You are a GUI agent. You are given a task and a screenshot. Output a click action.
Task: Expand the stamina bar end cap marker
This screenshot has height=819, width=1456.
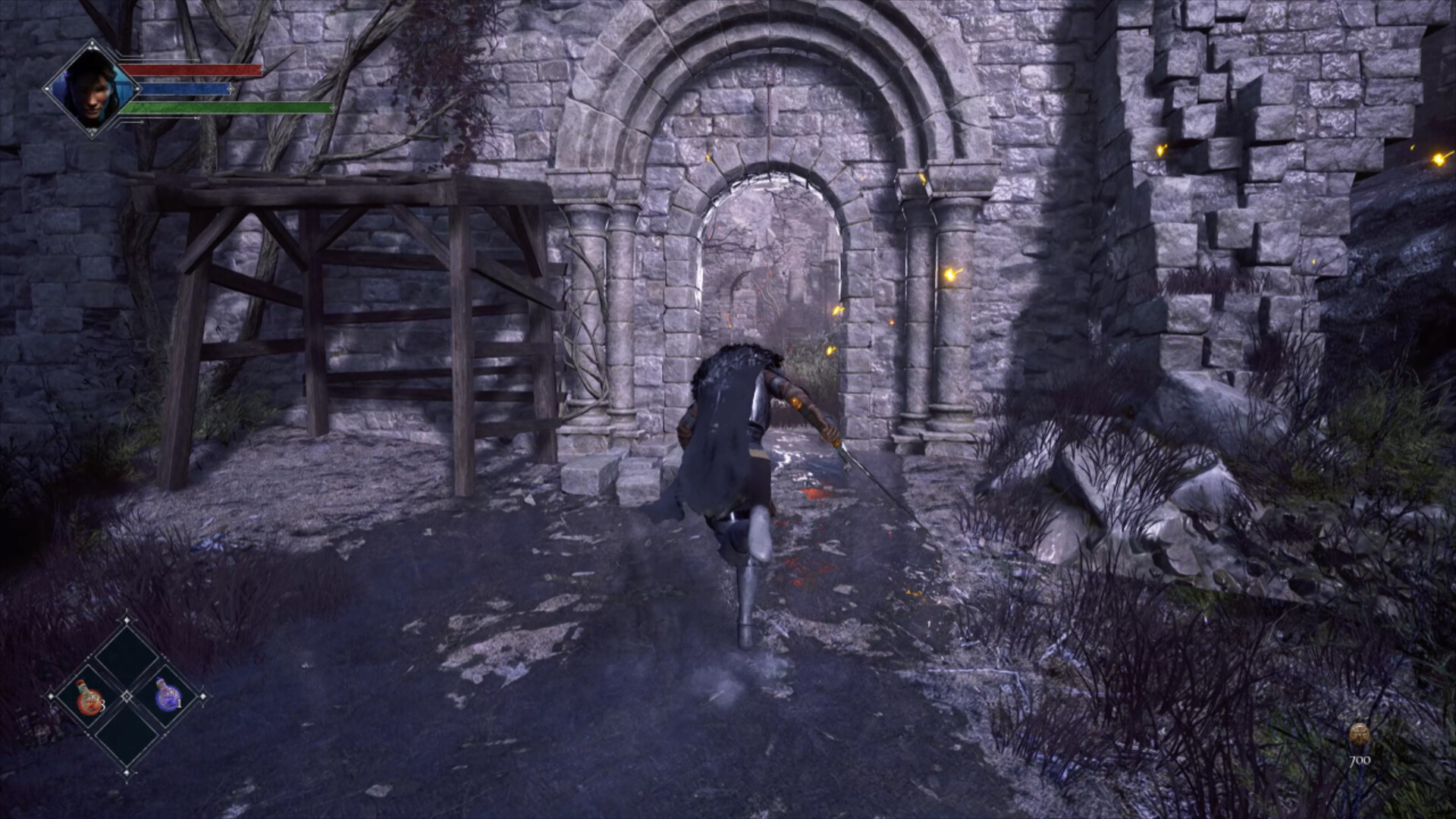(x=334, y=108)
